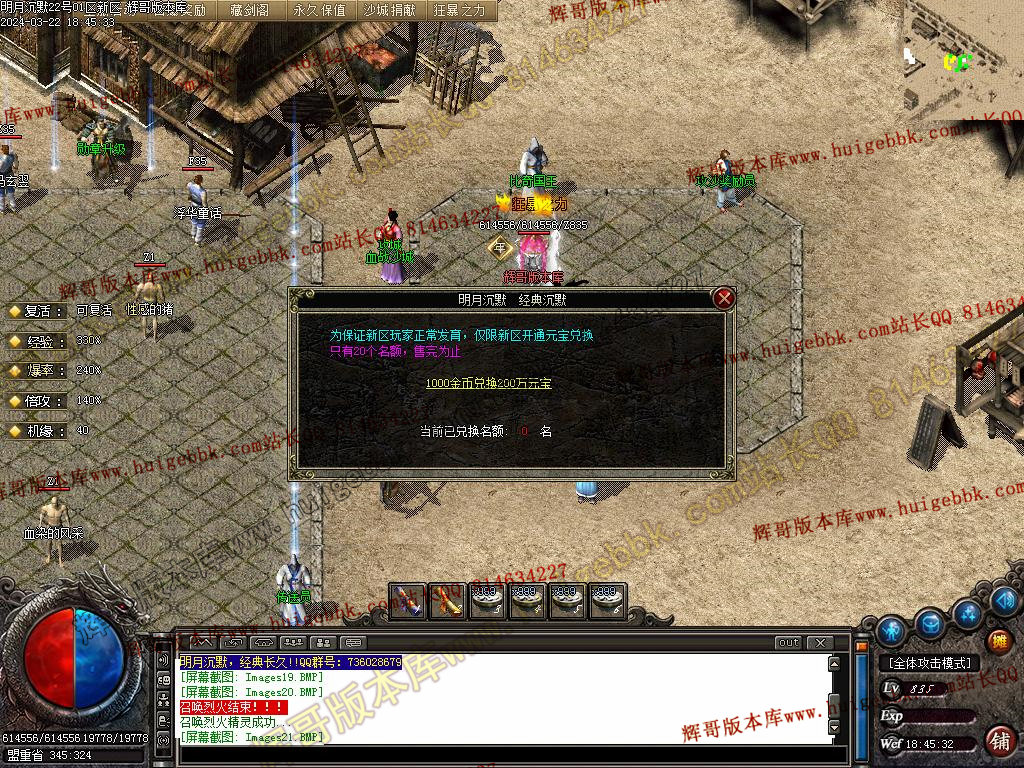Open the 沙城捐献 menu
This screenshot has width=1024, height=768.
[390, 10]
